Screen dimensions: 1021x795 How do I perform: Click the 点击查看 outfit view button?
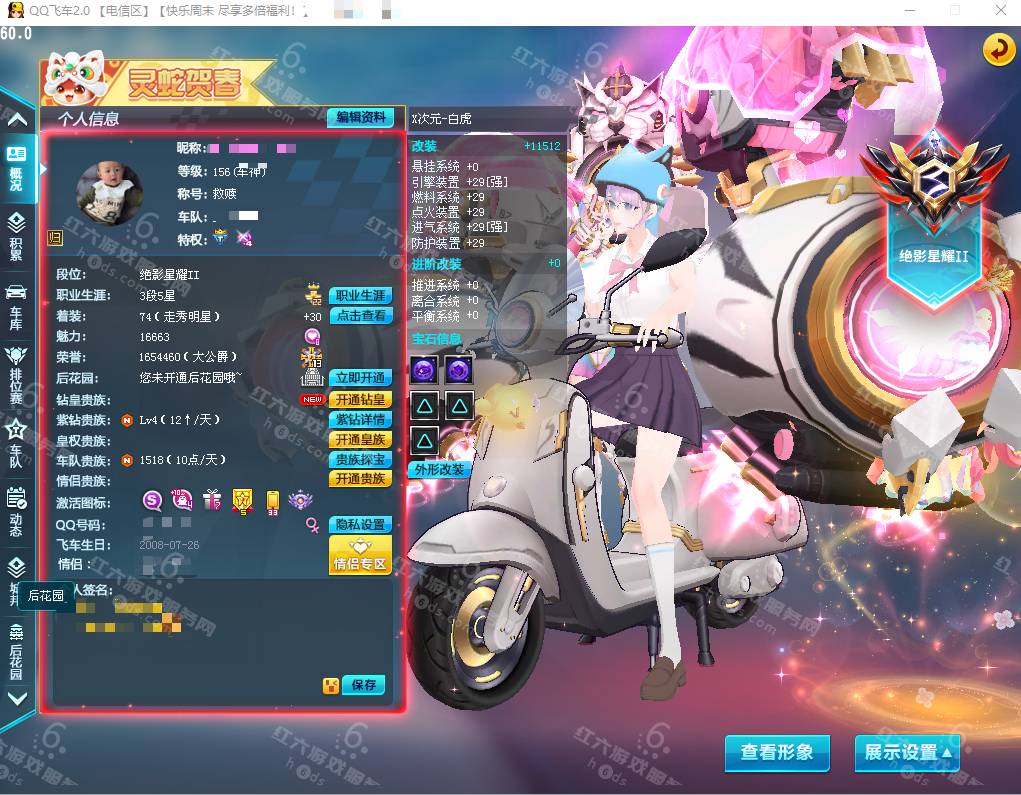360,316
